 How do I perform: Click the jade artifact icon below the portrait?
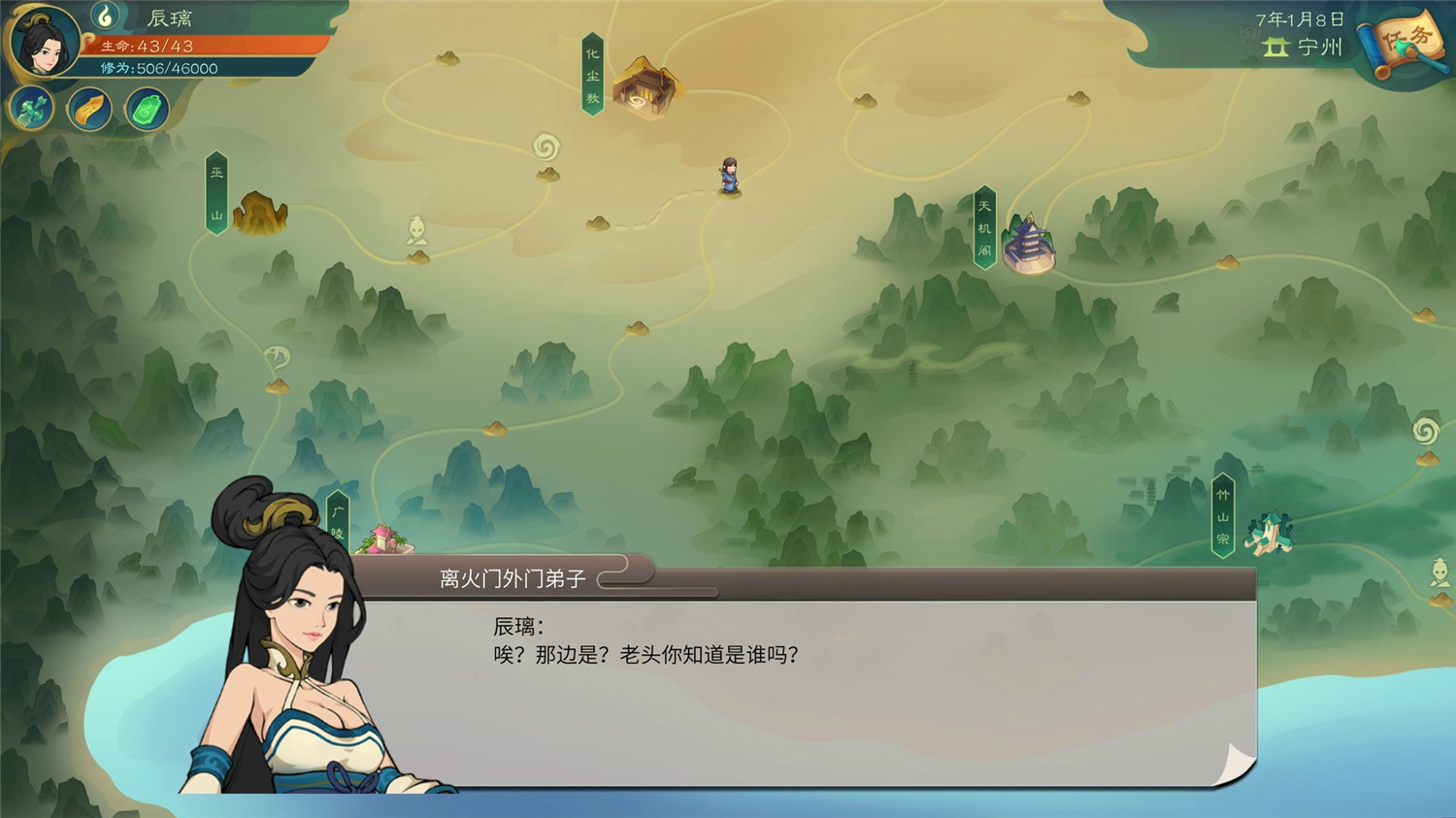[31, 109]
